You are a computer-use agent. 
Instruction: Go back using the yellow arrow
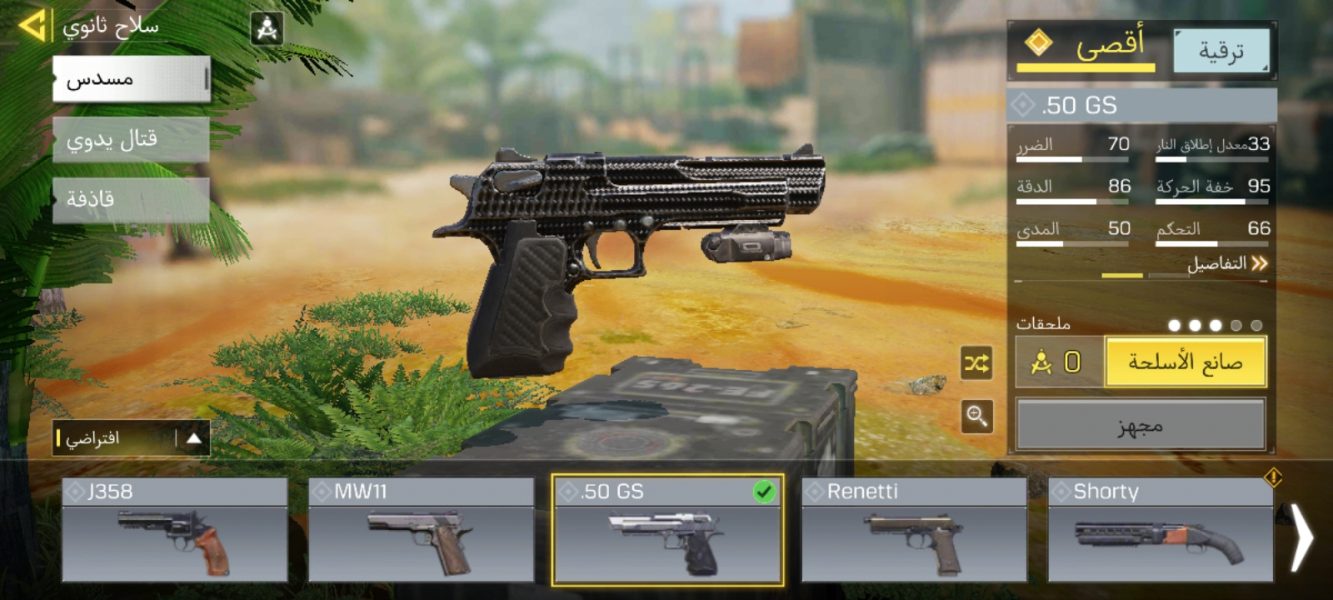[x=32, y=25]
